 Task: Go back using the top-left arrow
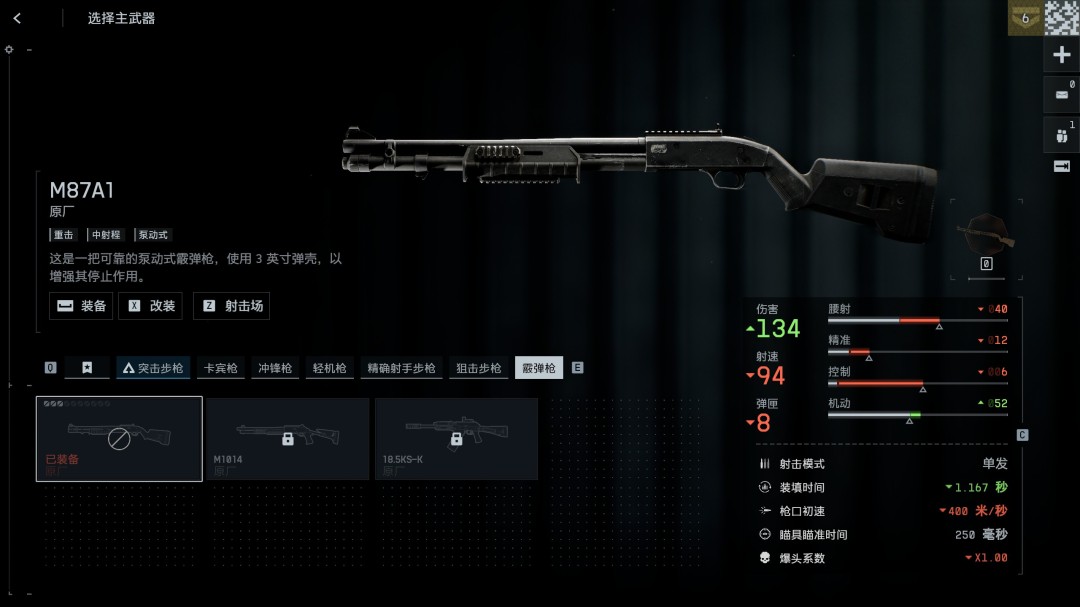[x=17, y=18]
